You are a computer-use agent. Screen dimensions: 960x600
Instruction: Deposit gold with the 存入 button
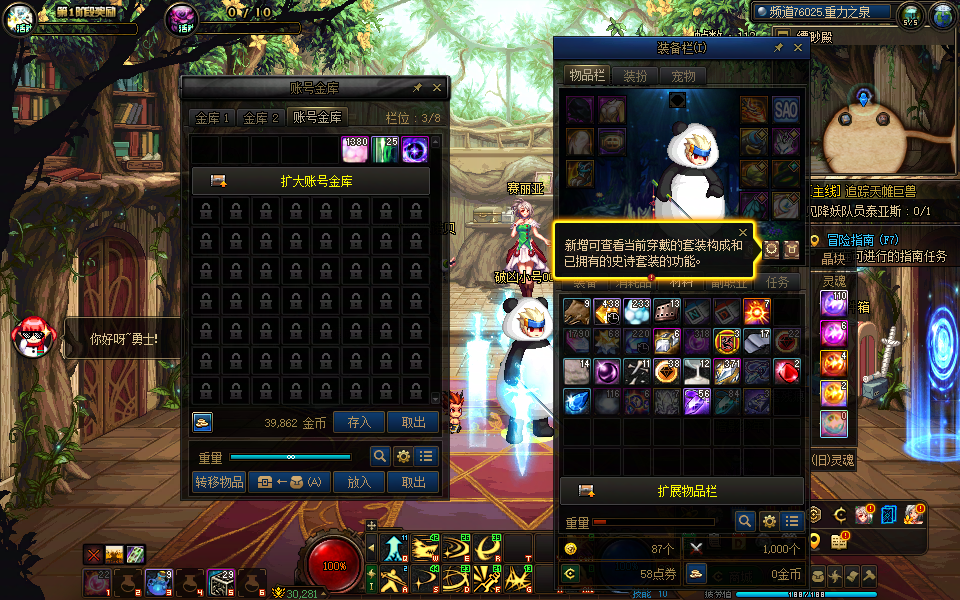[359, 423]
